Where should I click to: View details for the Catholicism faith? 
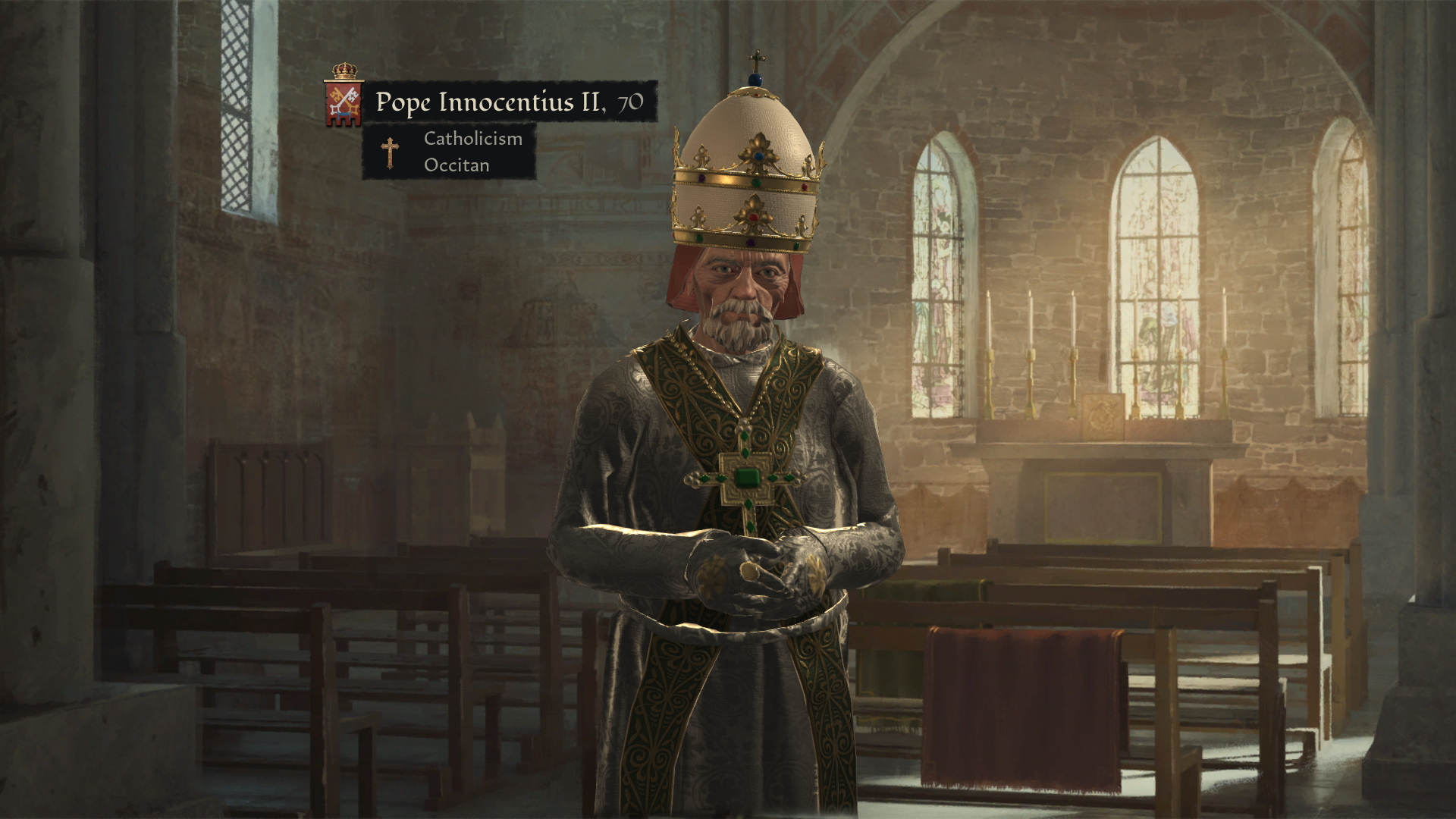pyautogui.click(x=472, y=139)
